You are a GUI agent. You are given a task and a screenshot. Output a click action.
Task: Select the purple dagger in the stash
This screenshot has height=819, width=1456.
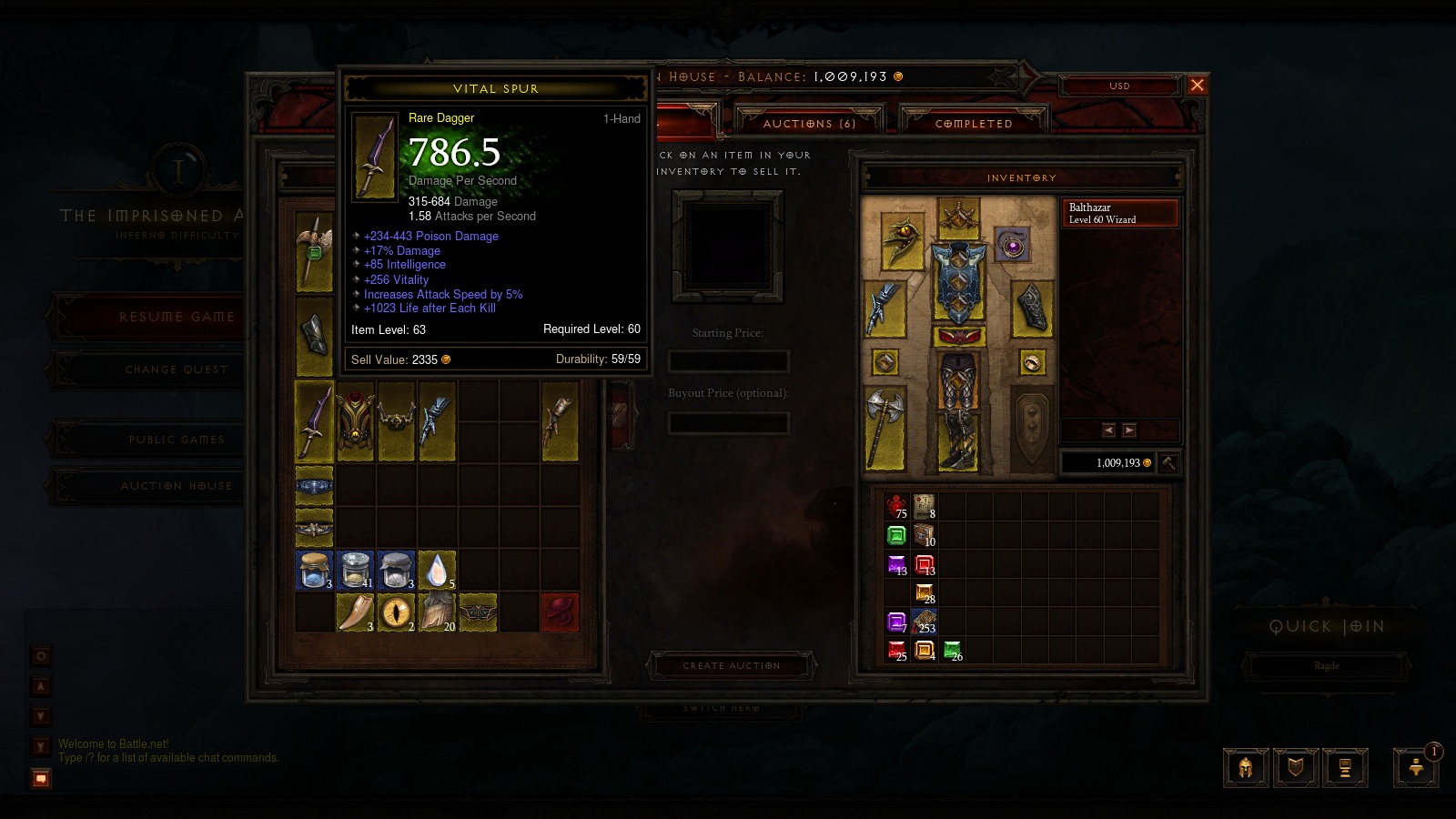point(314,420)
